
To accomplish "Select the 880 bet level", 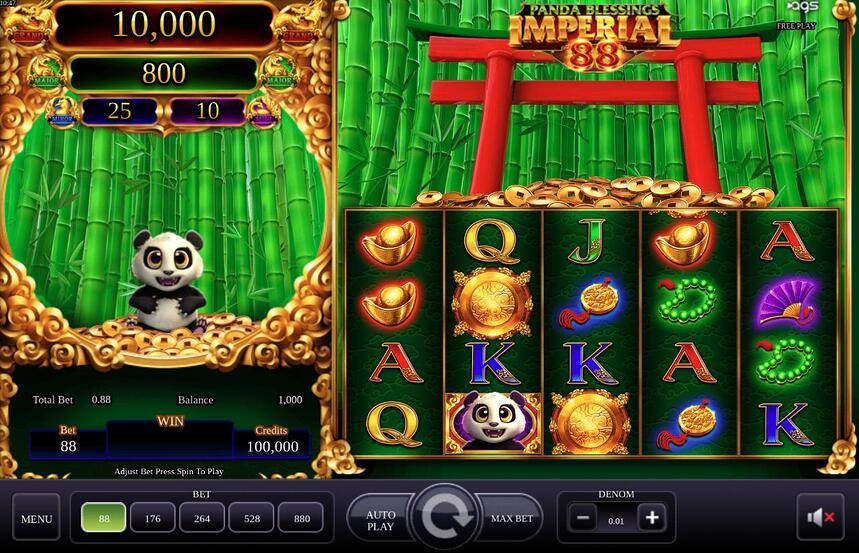I will pos(301,518).
